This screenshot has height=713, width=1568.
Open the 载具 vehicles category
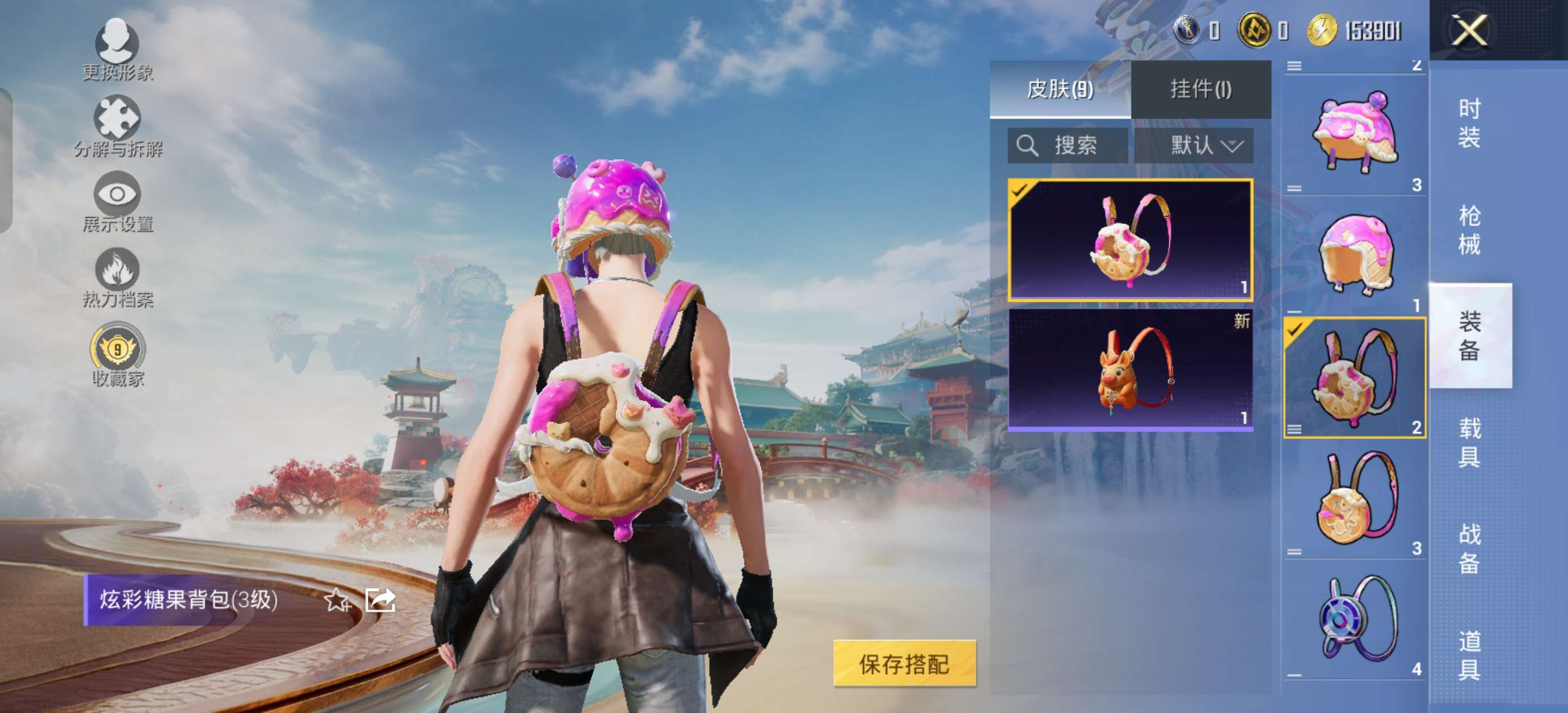(1469, 443)
